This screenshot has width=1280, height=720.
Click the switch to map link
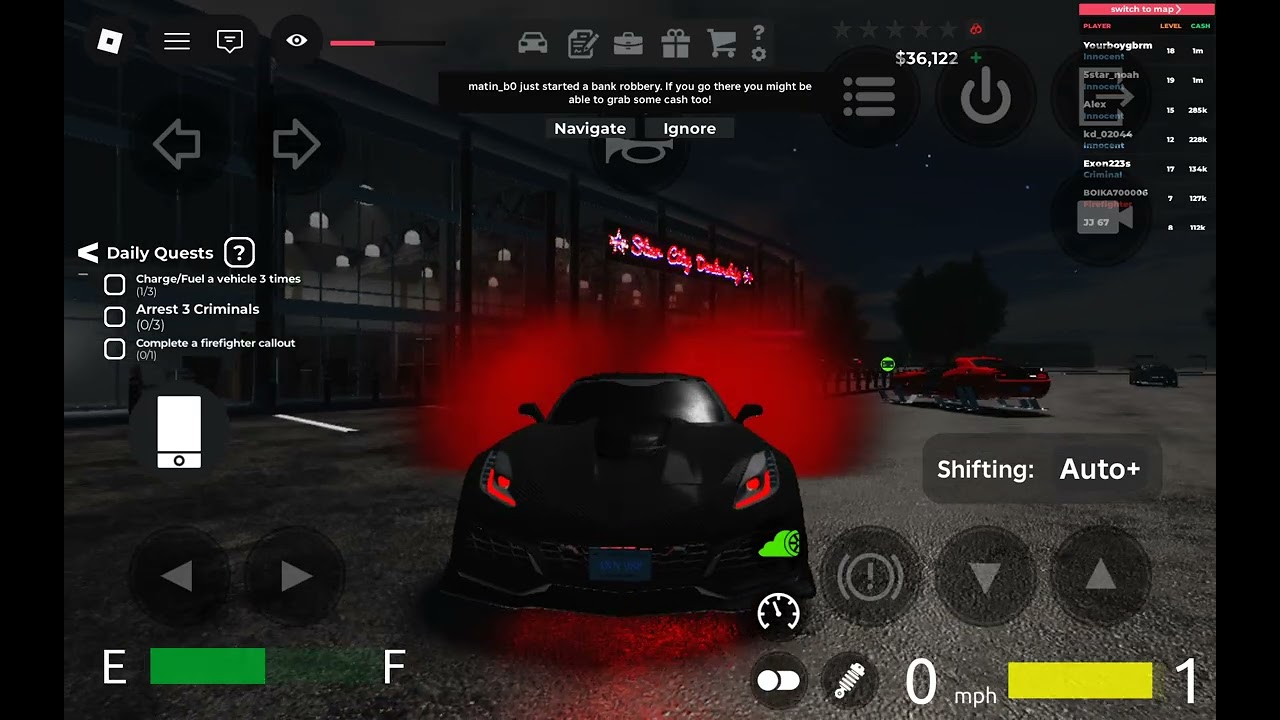coord(1146,9)
